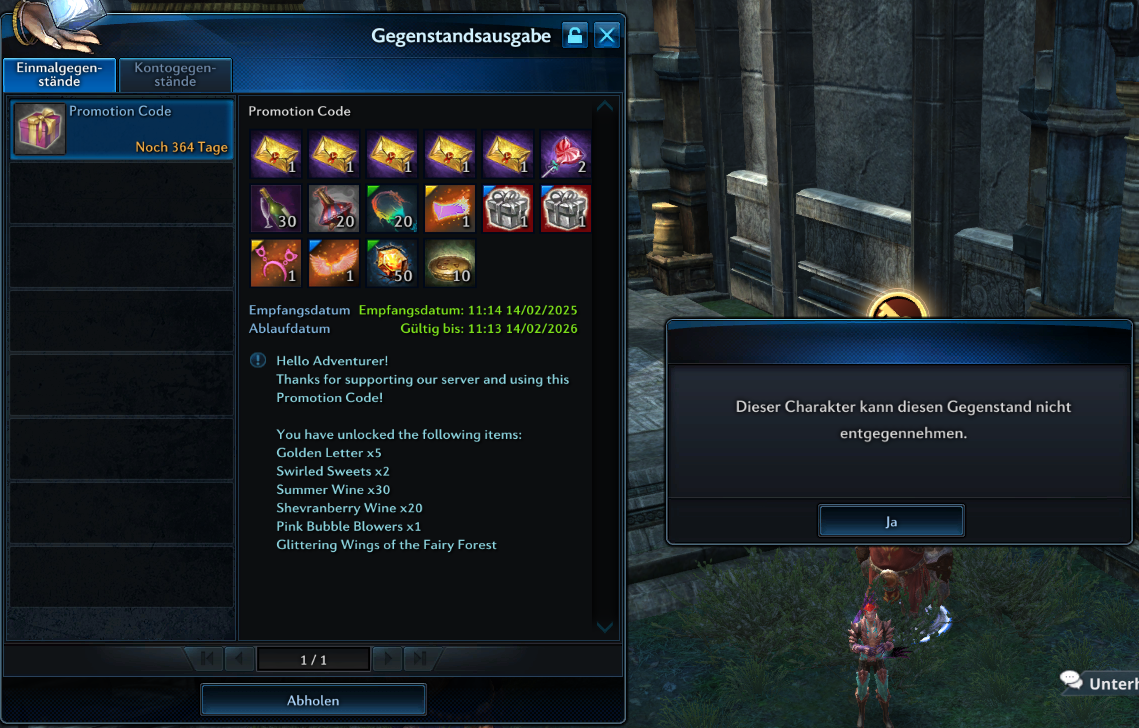The image size is (1139, 728).
Task: Choose the glowing orange gem with count 50
Action: point(391,263)
